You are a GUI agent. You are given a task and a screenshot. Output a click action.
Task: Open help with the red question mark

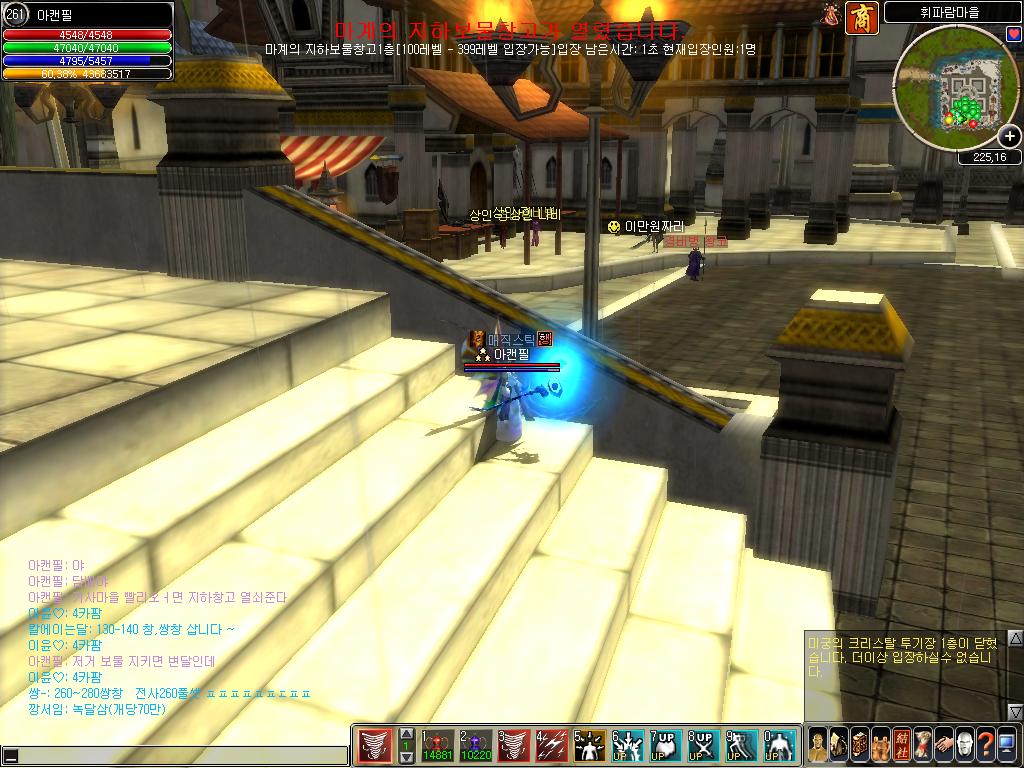coord(985,745)
